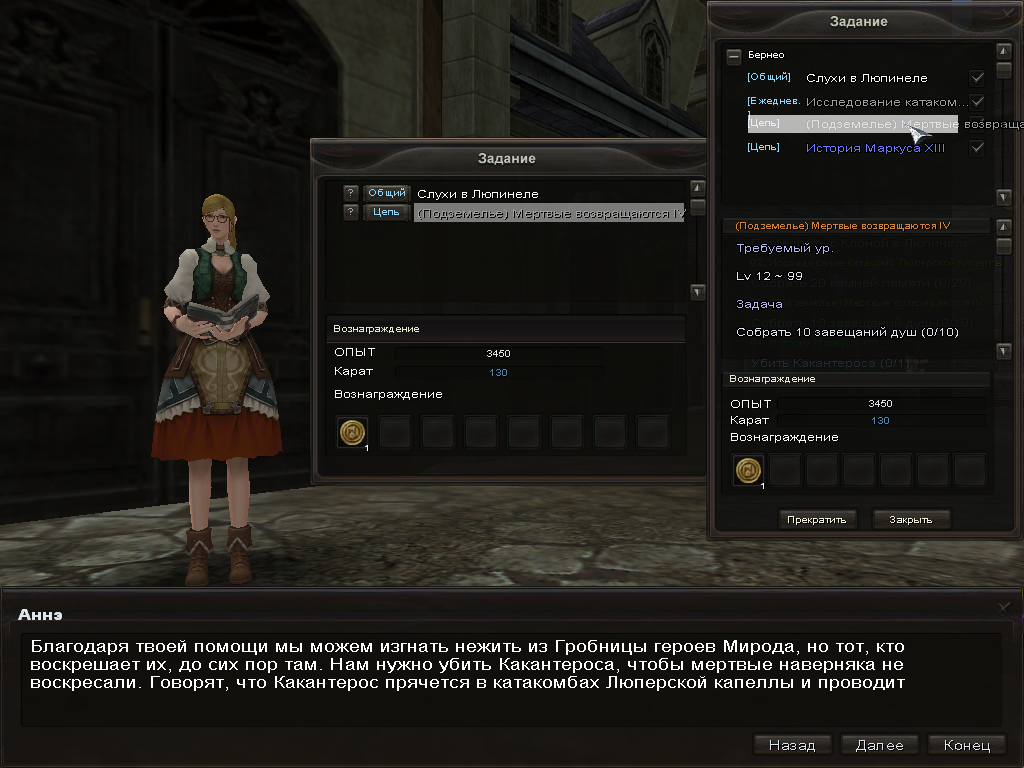Abandon quest with Прекратить button
1024x768 pixels.
816,519
